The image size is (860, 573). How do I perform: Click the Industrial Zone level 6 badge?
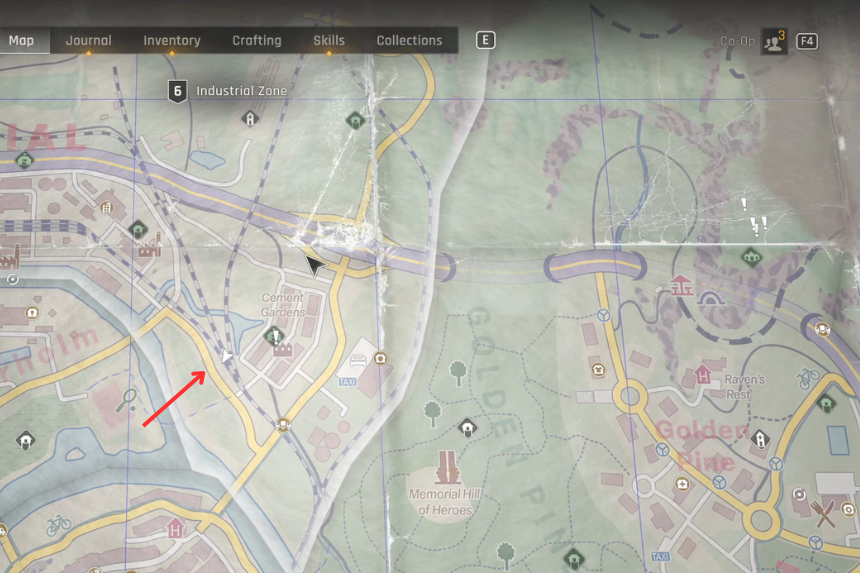click(177, 91)
